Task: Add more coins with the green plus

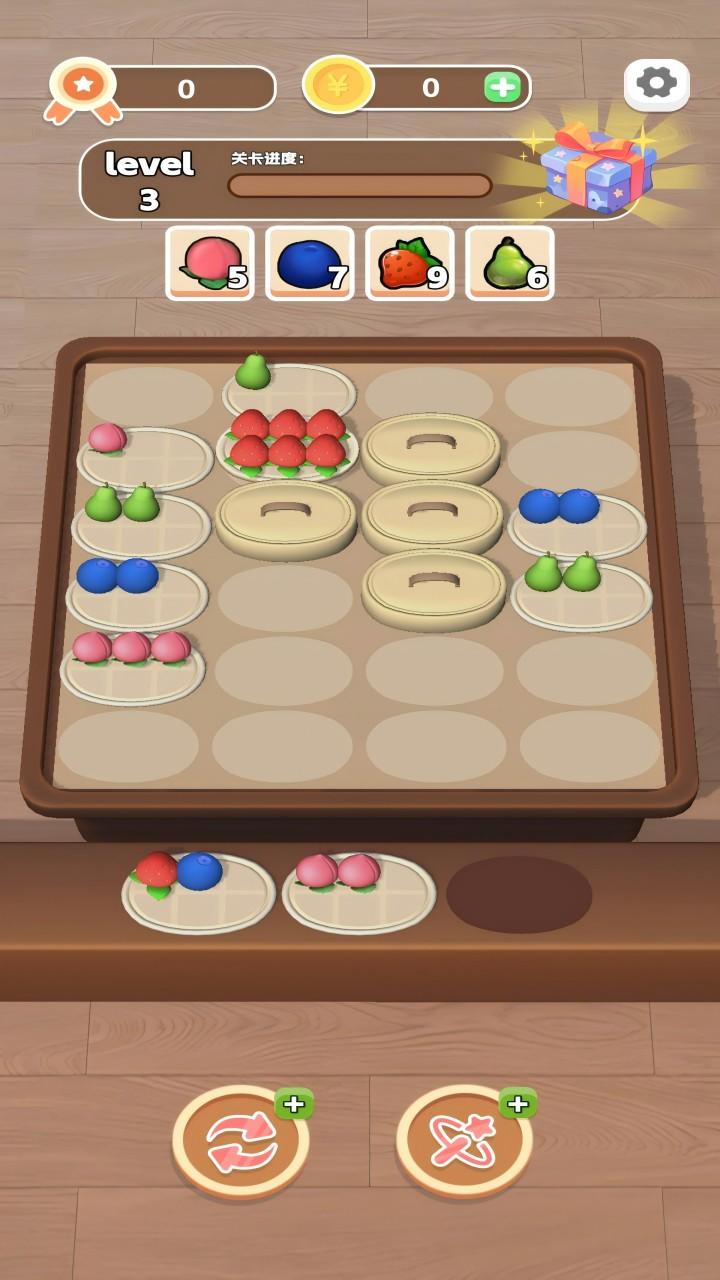Action: pyautogui.click(x=502, y=88)
